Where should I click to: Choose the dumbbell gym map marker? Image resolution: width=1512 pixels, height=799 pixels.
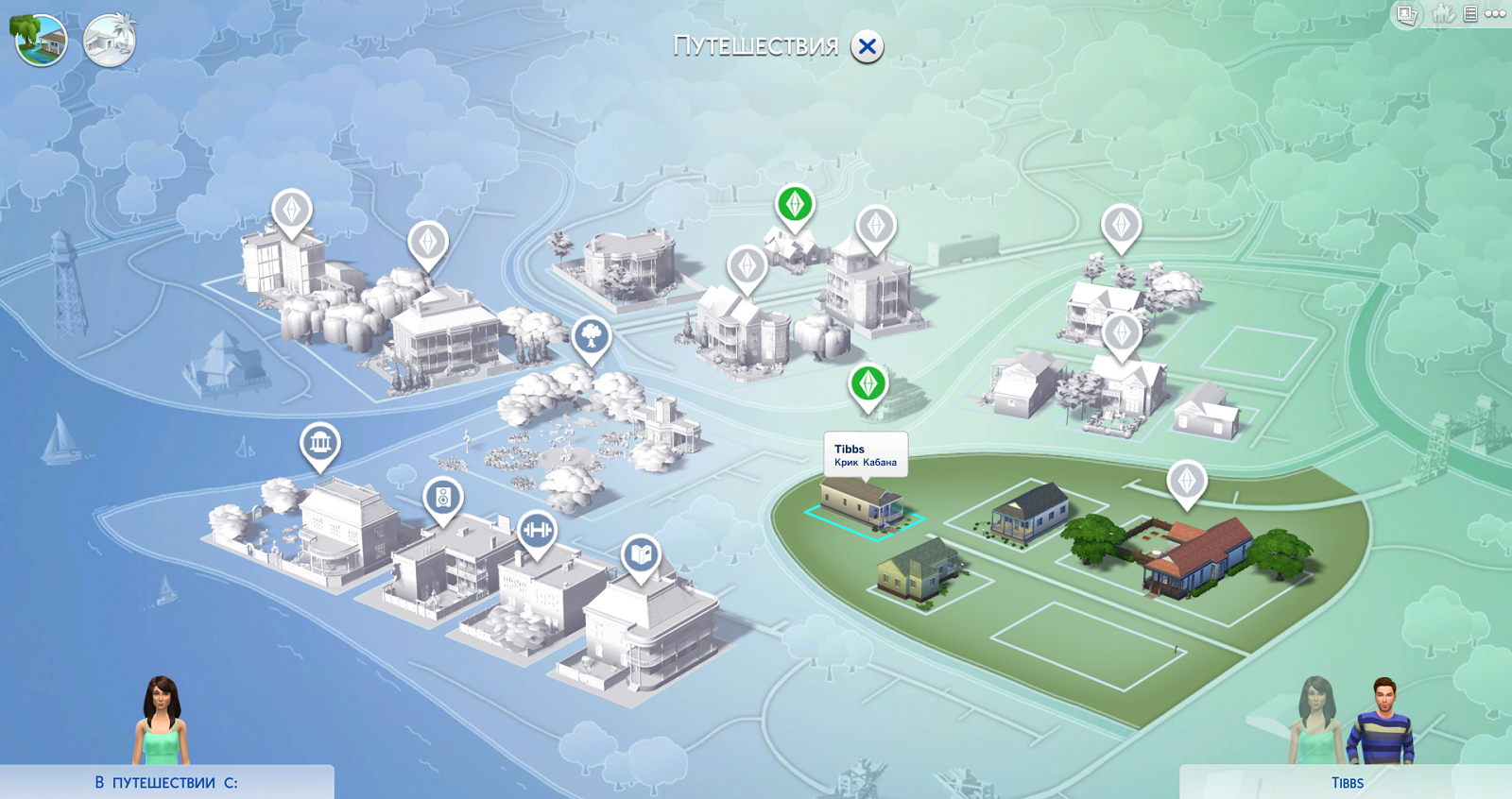[x=537, y=530]
